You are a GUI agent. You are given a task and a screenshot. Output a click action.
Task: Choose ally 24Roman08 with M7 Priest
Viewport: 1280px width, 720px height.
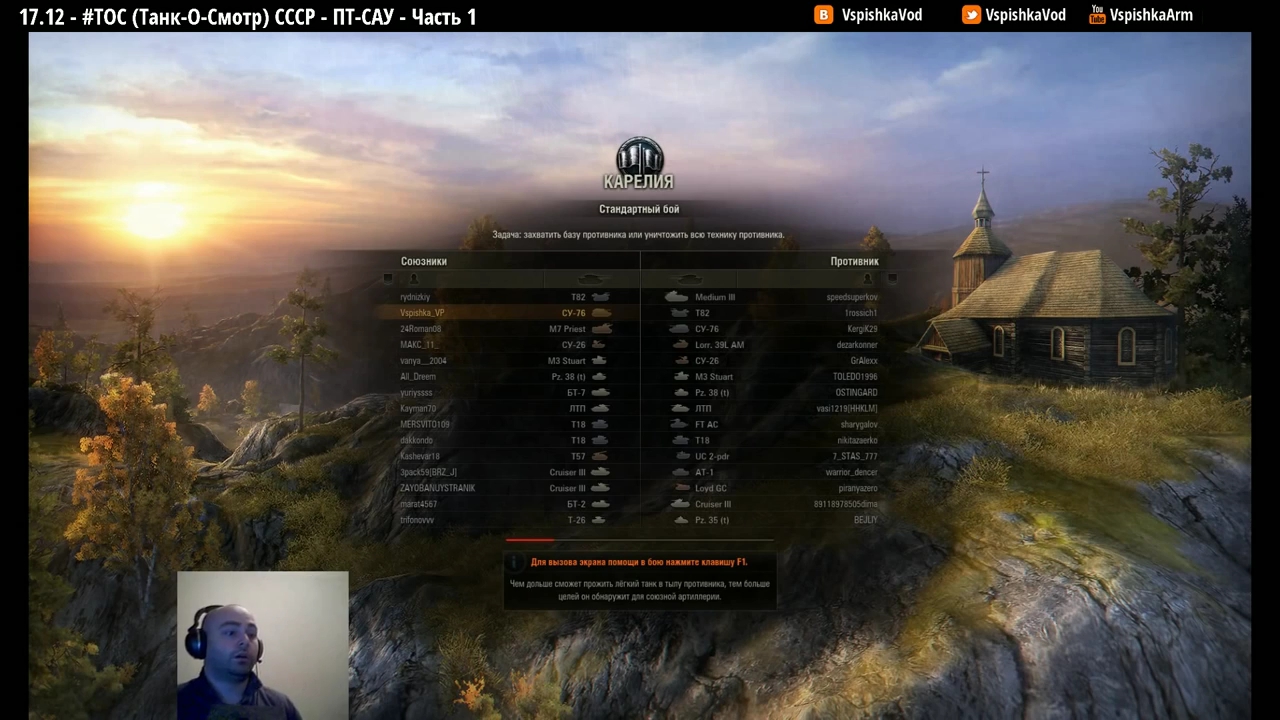pos(505,329)
